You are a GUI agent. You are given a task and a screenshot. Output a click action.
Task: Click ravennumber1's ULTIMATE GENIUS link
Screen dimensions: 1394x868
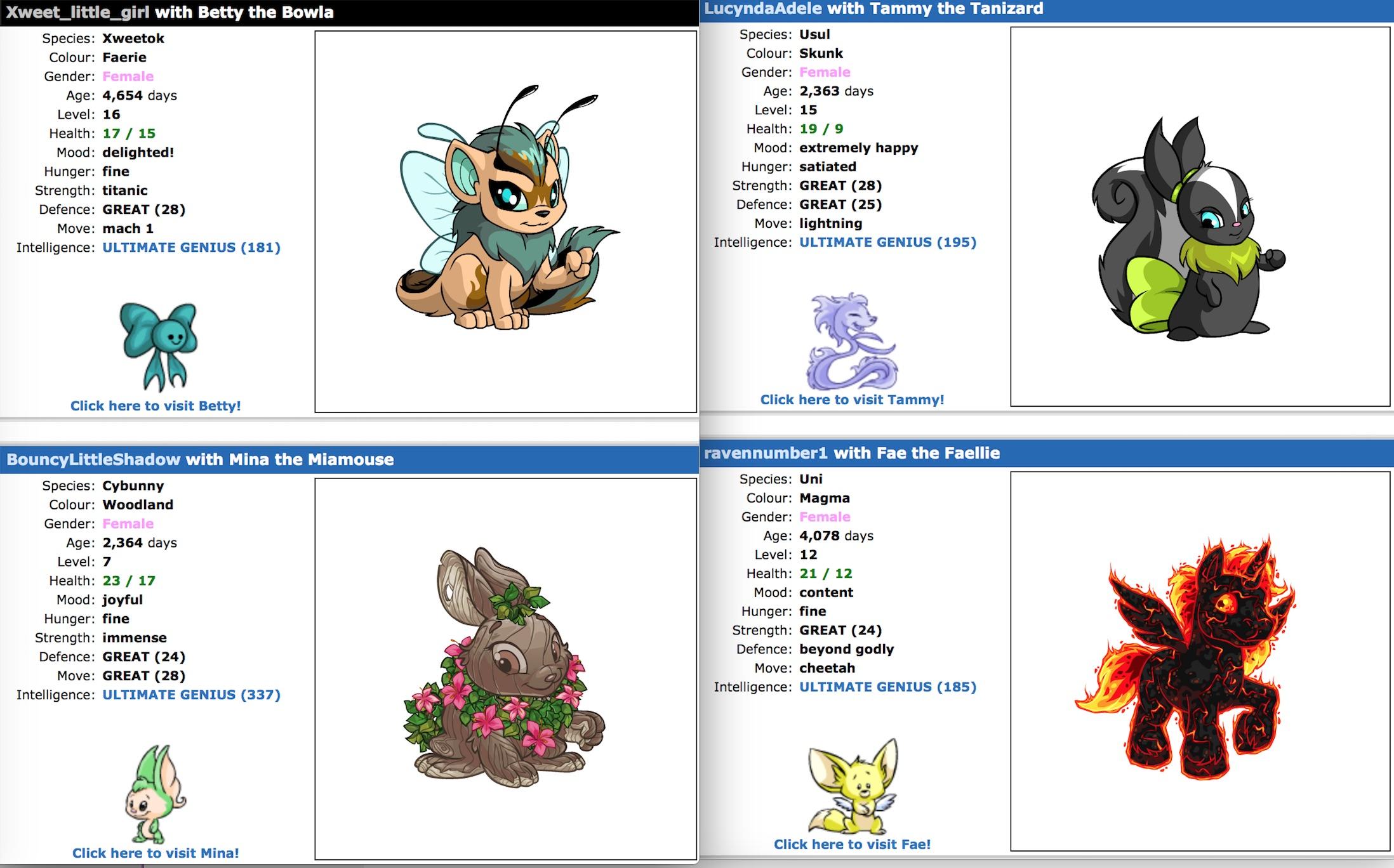(x=887, y=687)
